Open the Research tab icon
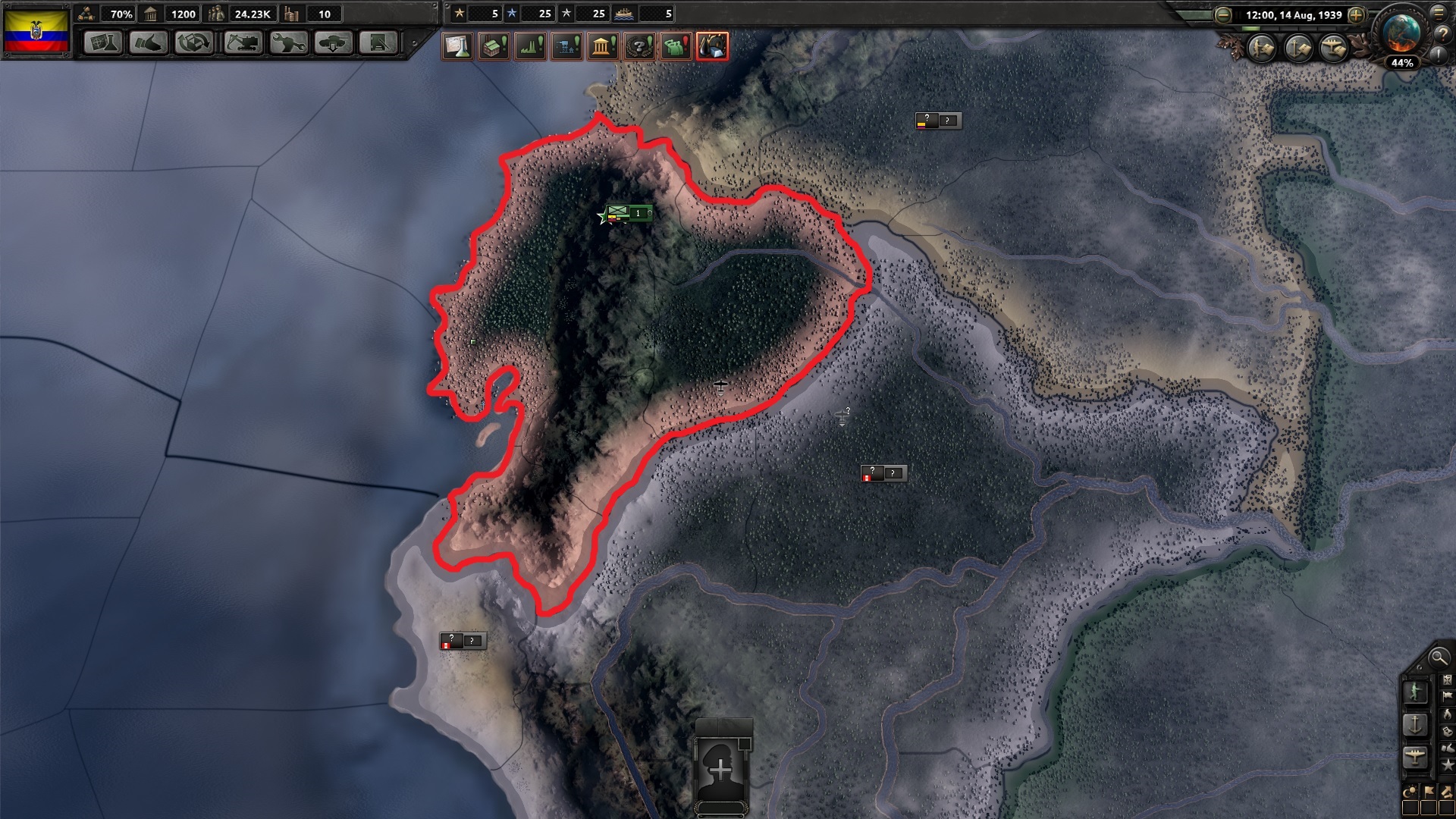Screen dimensions: 1456x819 click(x=104, y=44)
